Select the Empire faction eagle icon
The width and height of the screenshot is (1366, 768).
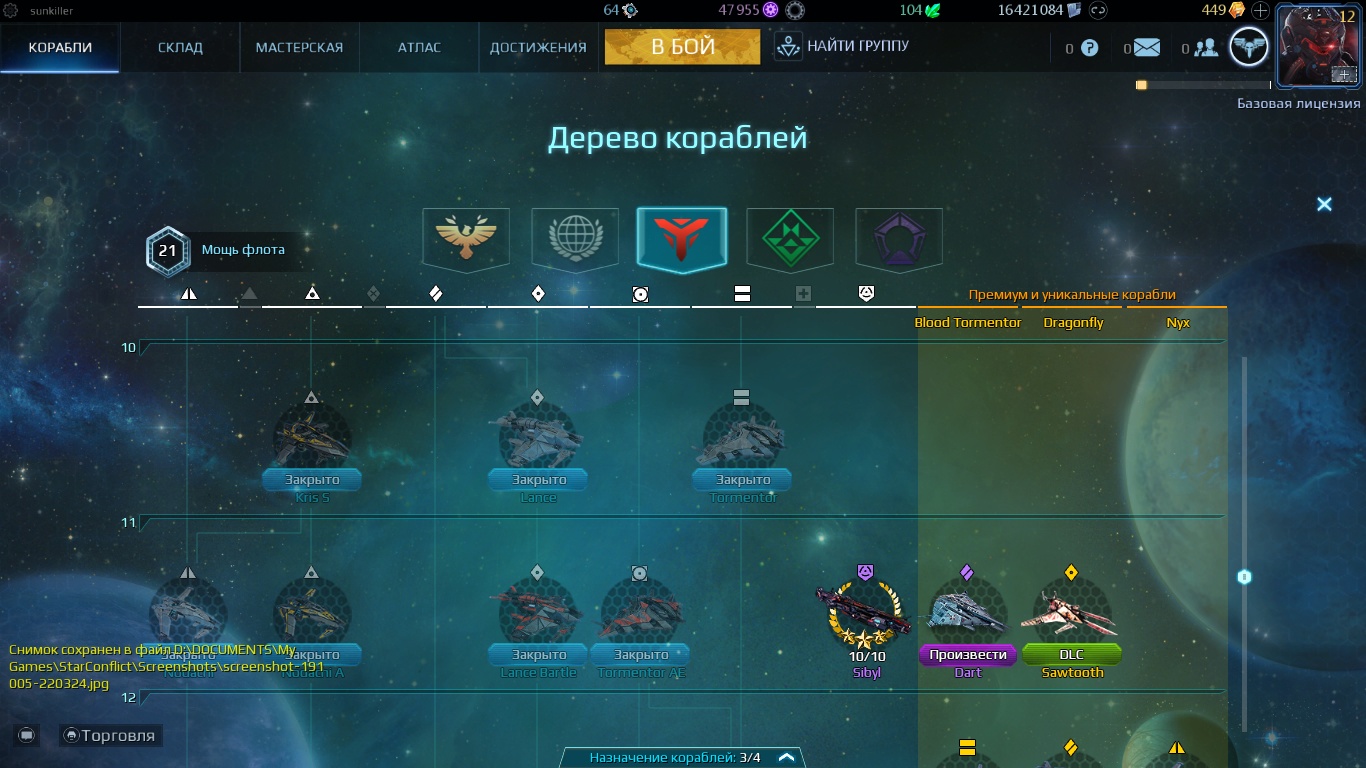(x=464, y=237)
